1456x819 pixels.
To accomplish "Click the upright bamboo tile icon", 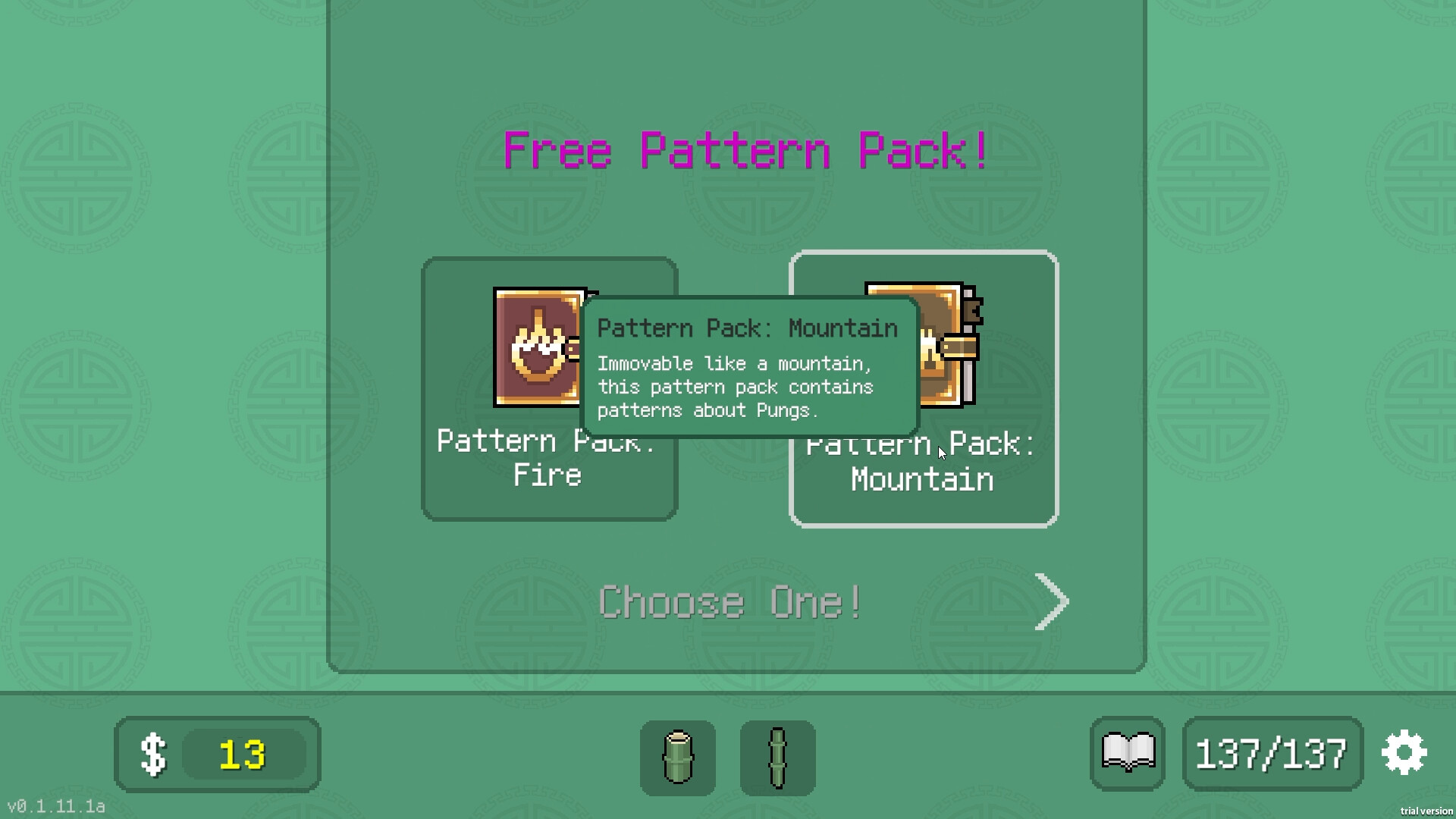I will click(x=677, y=756).
